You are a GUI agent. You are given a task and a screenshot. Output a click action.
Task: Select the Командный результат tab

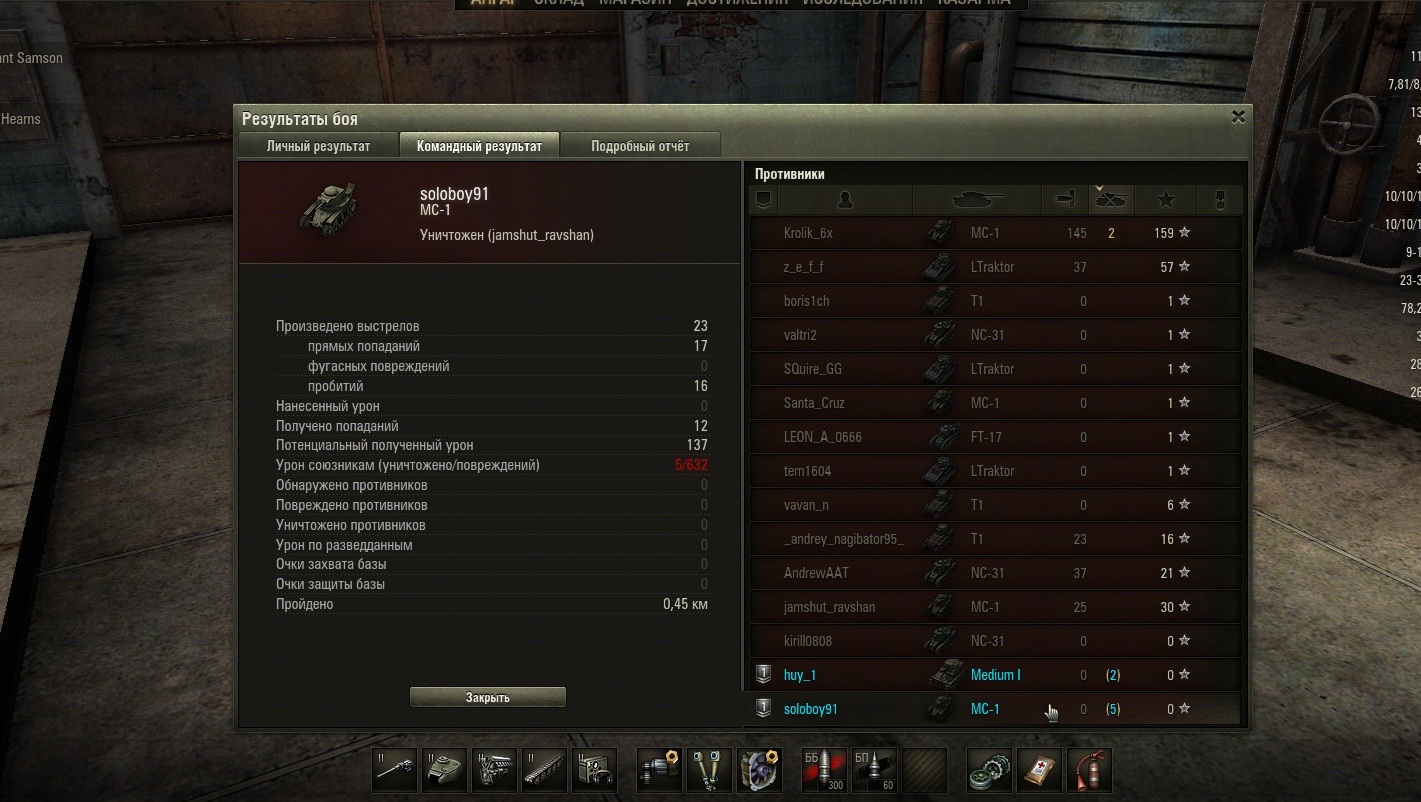pos(479,146)
